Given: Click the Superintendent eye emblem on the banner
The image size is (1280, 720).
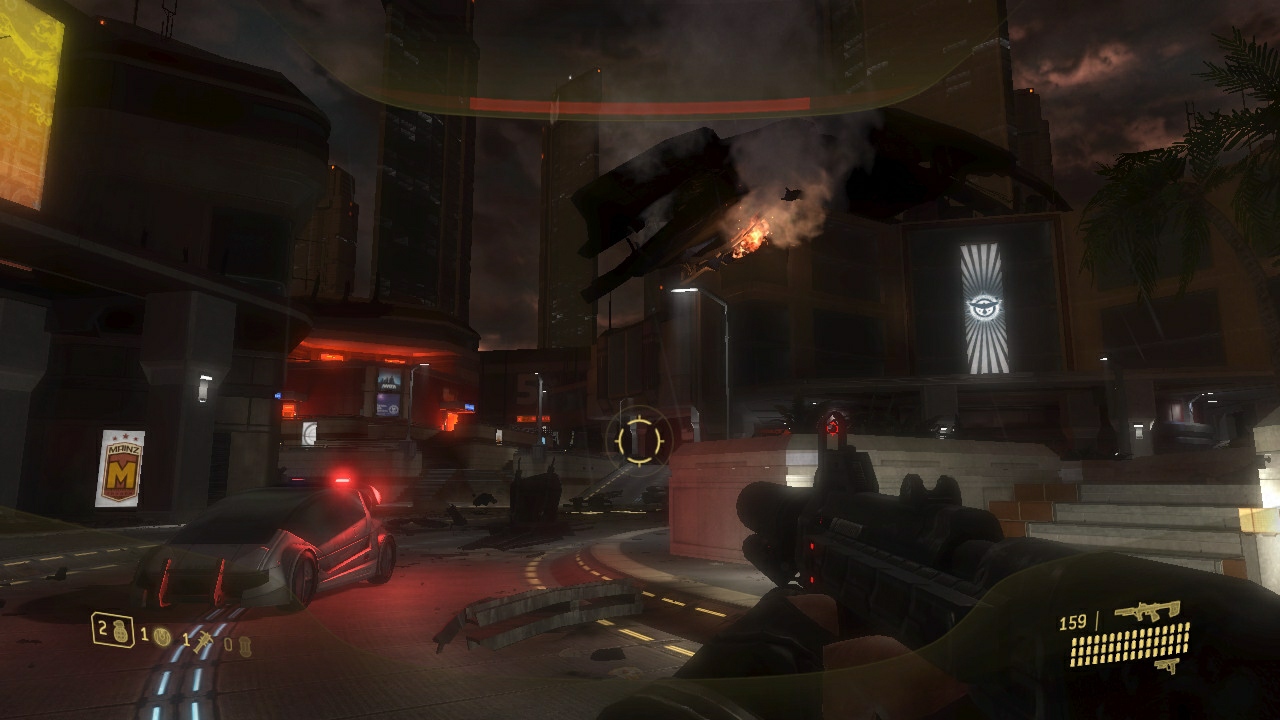Looking at the screenshot, I should click(985, 303).
